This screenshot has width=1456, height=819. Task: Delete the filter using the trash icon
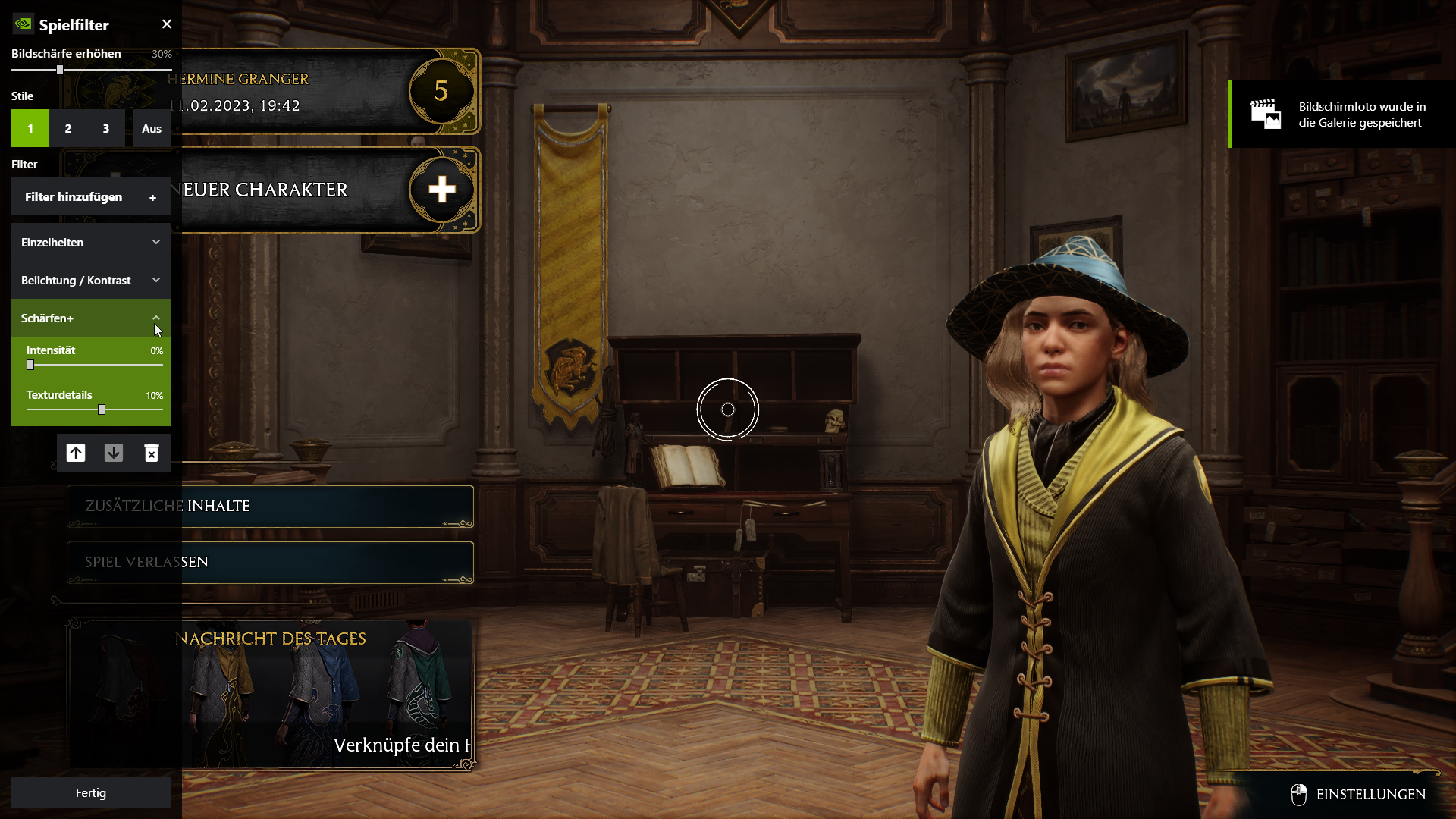click(x=152, y=453)
